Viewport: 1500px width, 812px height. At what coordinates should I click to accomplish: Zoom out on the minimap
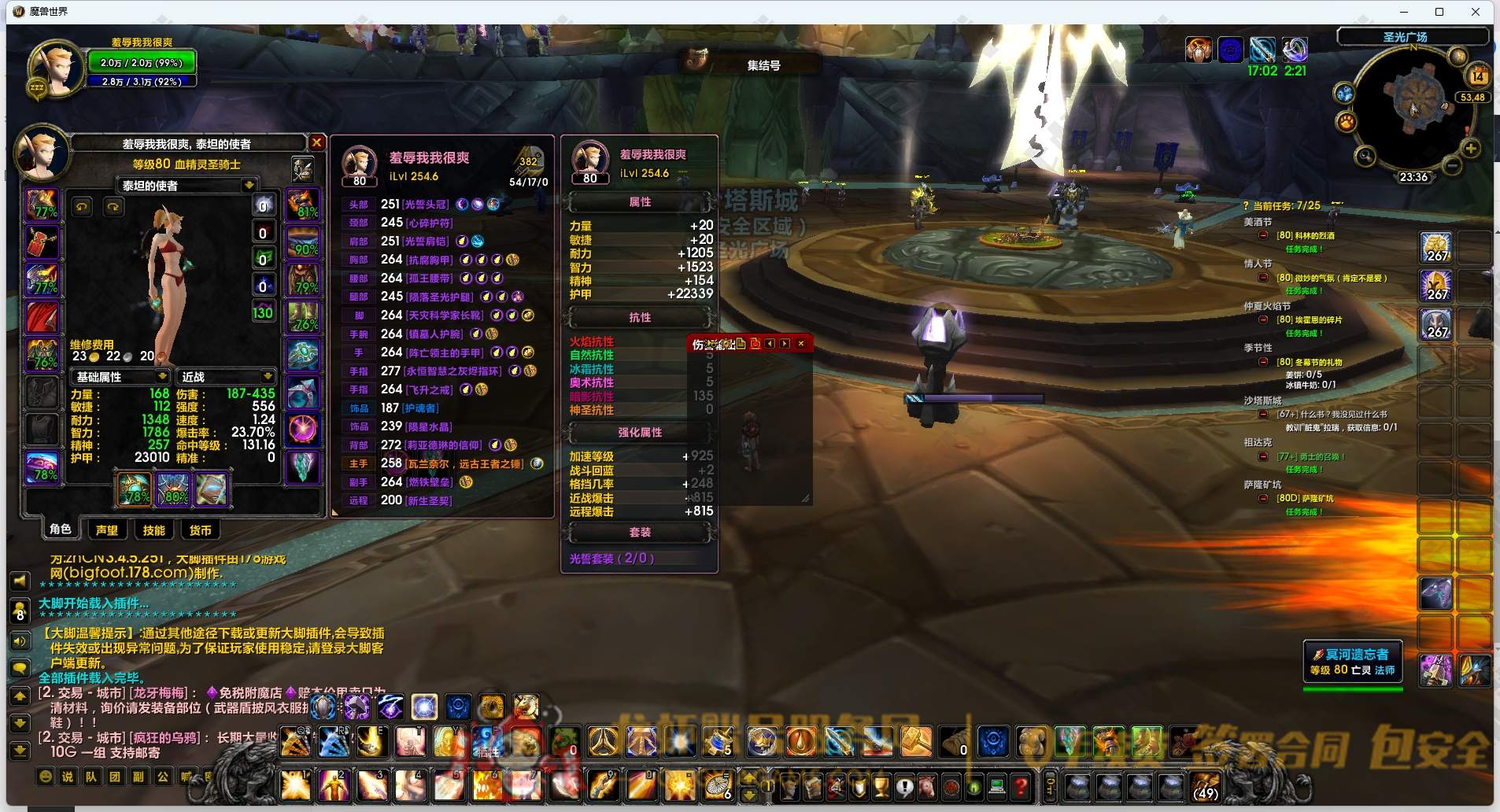tap(1453, 165)
